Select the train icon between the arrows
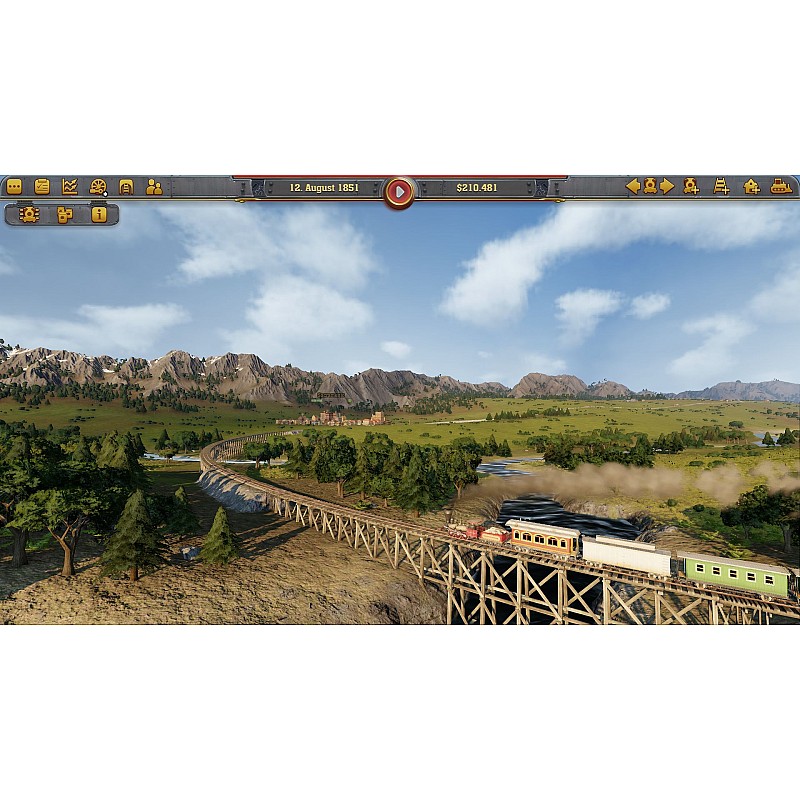This screenshot has width=800, height=800. [650, 186]
